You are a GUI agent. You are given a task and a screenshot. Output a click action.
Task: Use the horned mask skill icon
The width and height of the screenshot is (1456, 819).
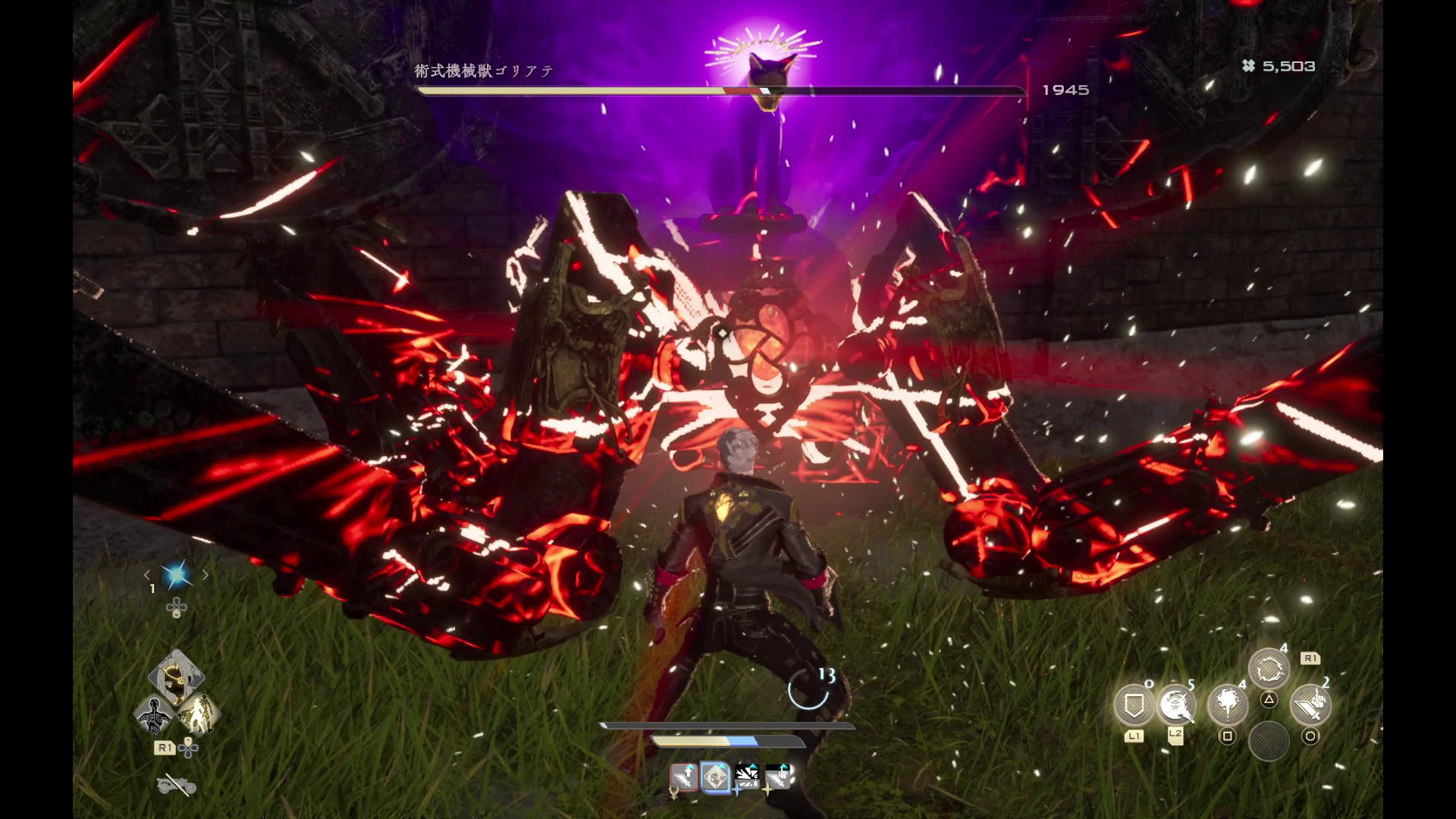pyautogui.click(x=1176, y=705)
